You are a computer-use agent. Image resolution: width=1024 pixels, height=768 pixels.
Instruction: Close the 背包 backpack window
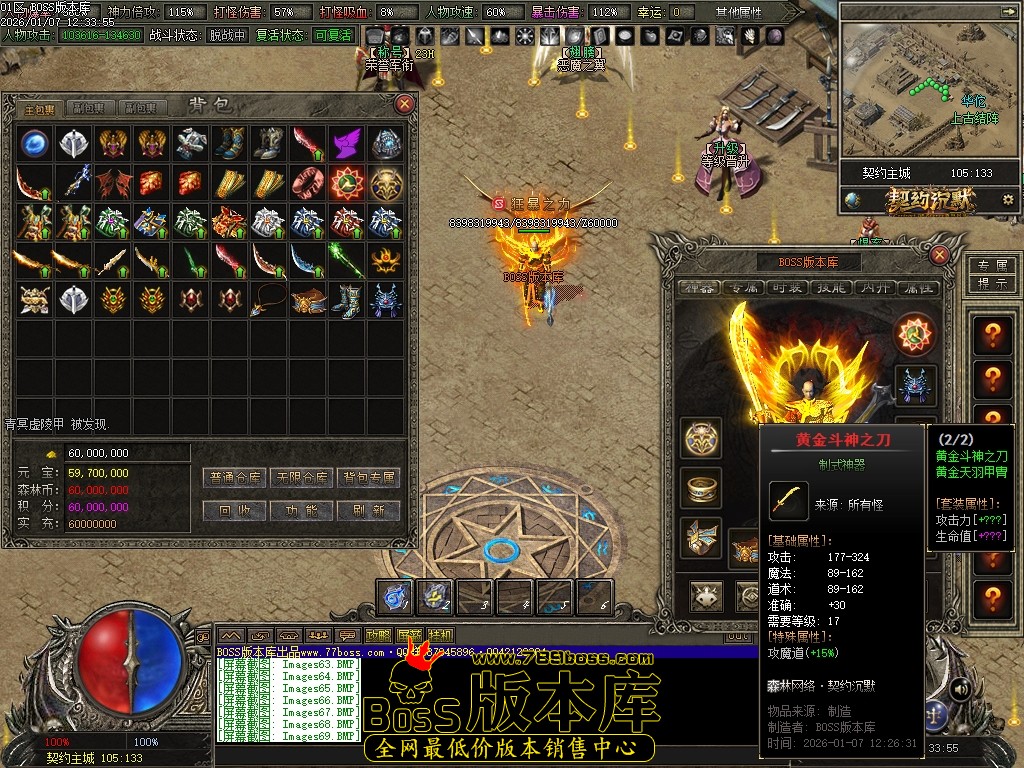405,104
